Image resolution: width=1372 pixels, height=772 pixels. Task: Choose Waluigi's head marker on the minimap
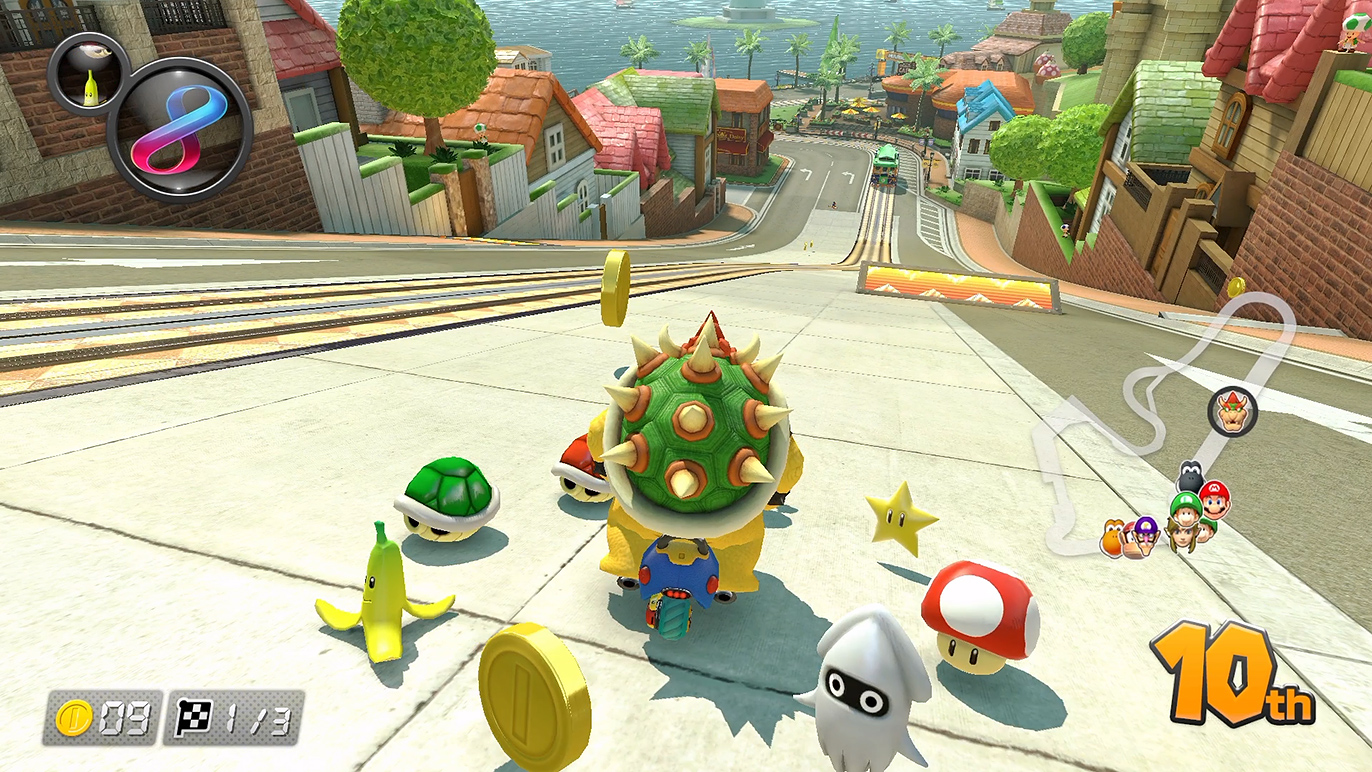1143,536
